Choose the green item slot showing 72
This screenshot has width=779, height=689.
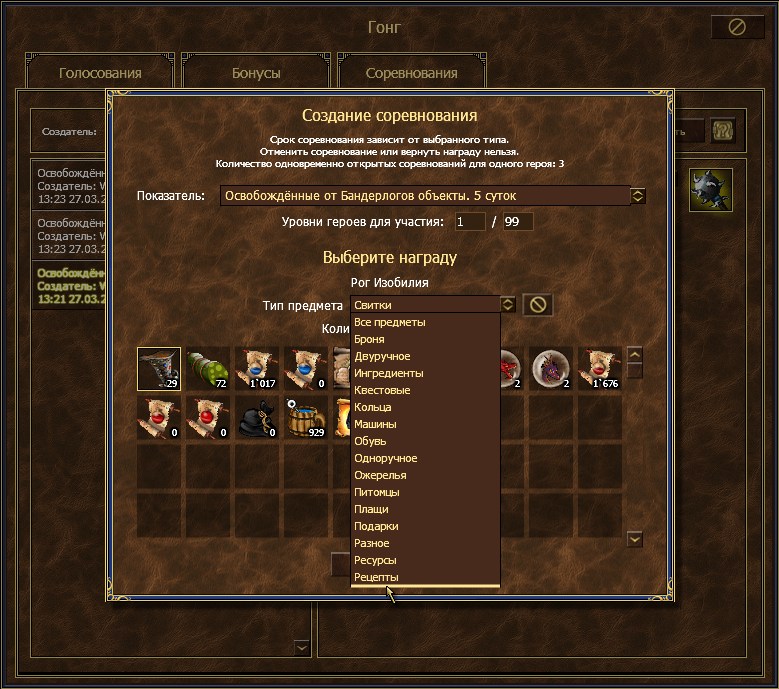click(x=208, y=369)
